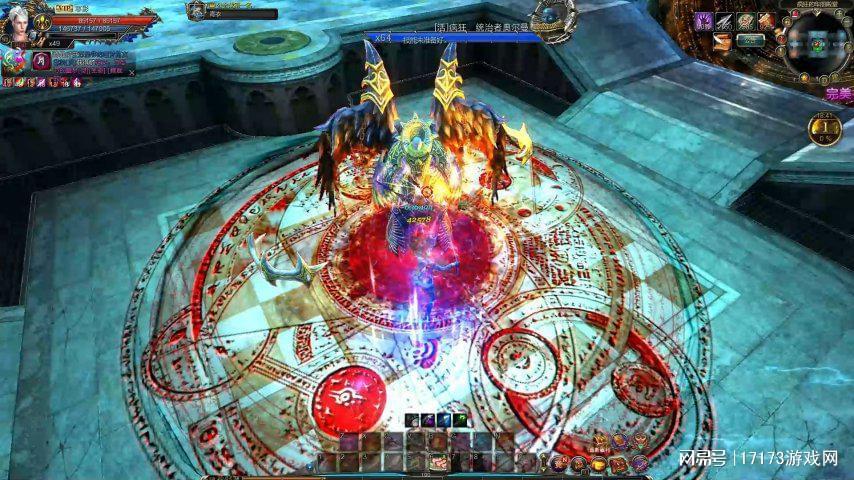Activate the blue skill icon above hotbar
This screenshot has width=854, height=480.
coord(441,420)
